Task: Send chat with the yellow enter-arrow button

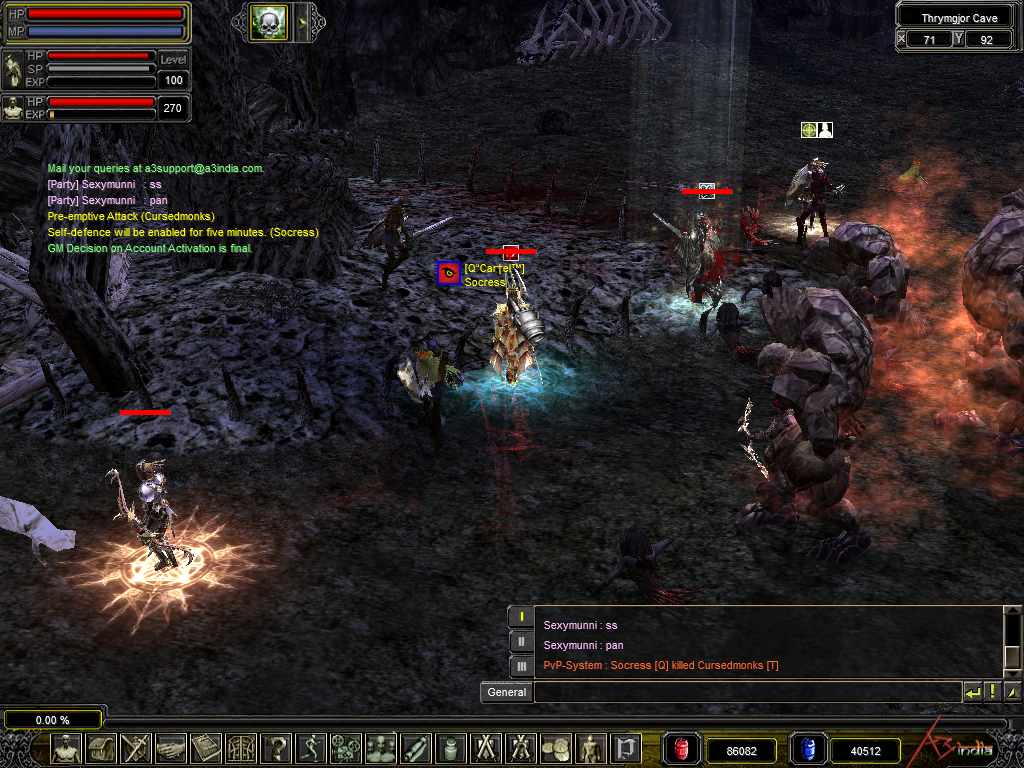Action: point(973,692)
